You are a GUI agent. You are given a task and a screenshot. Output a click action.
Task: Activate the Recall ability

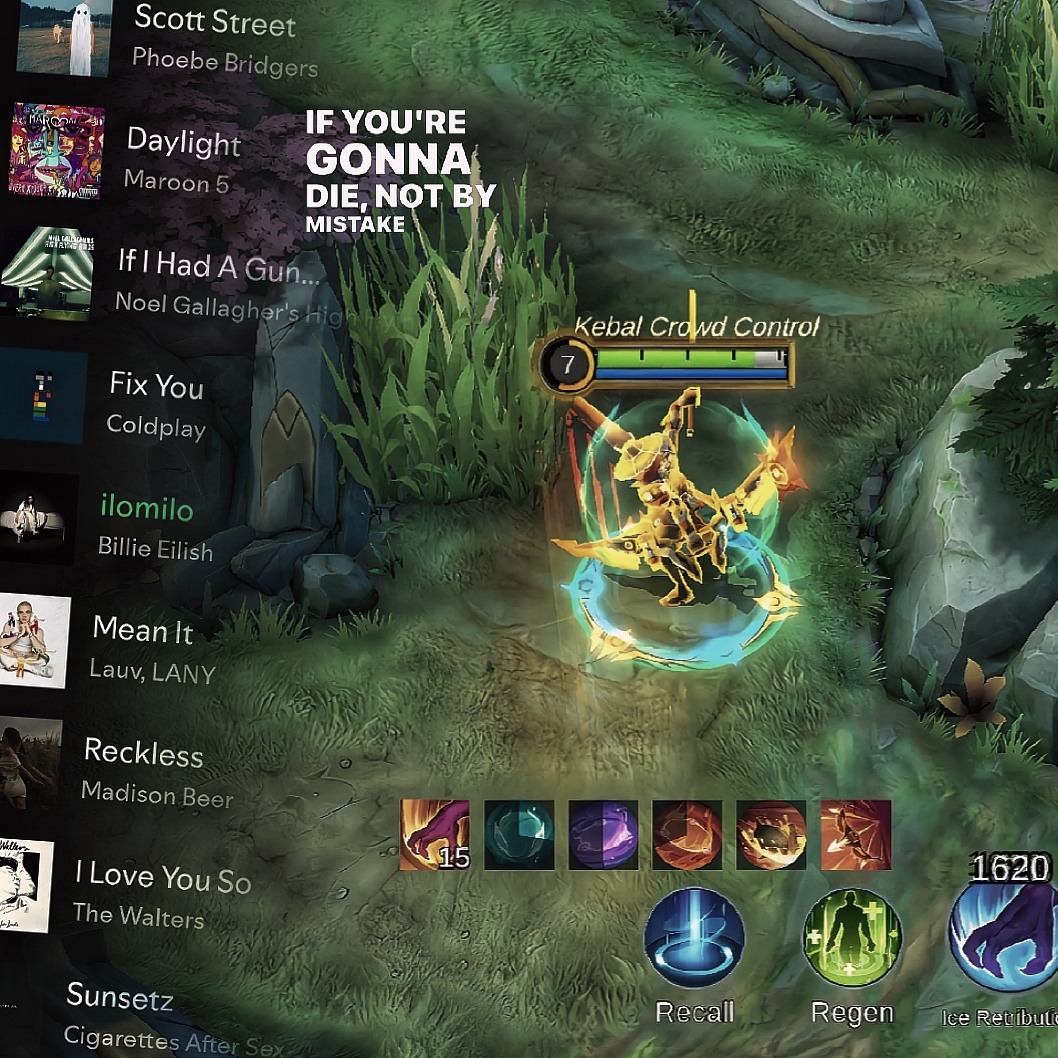click(x=694, y=938)
